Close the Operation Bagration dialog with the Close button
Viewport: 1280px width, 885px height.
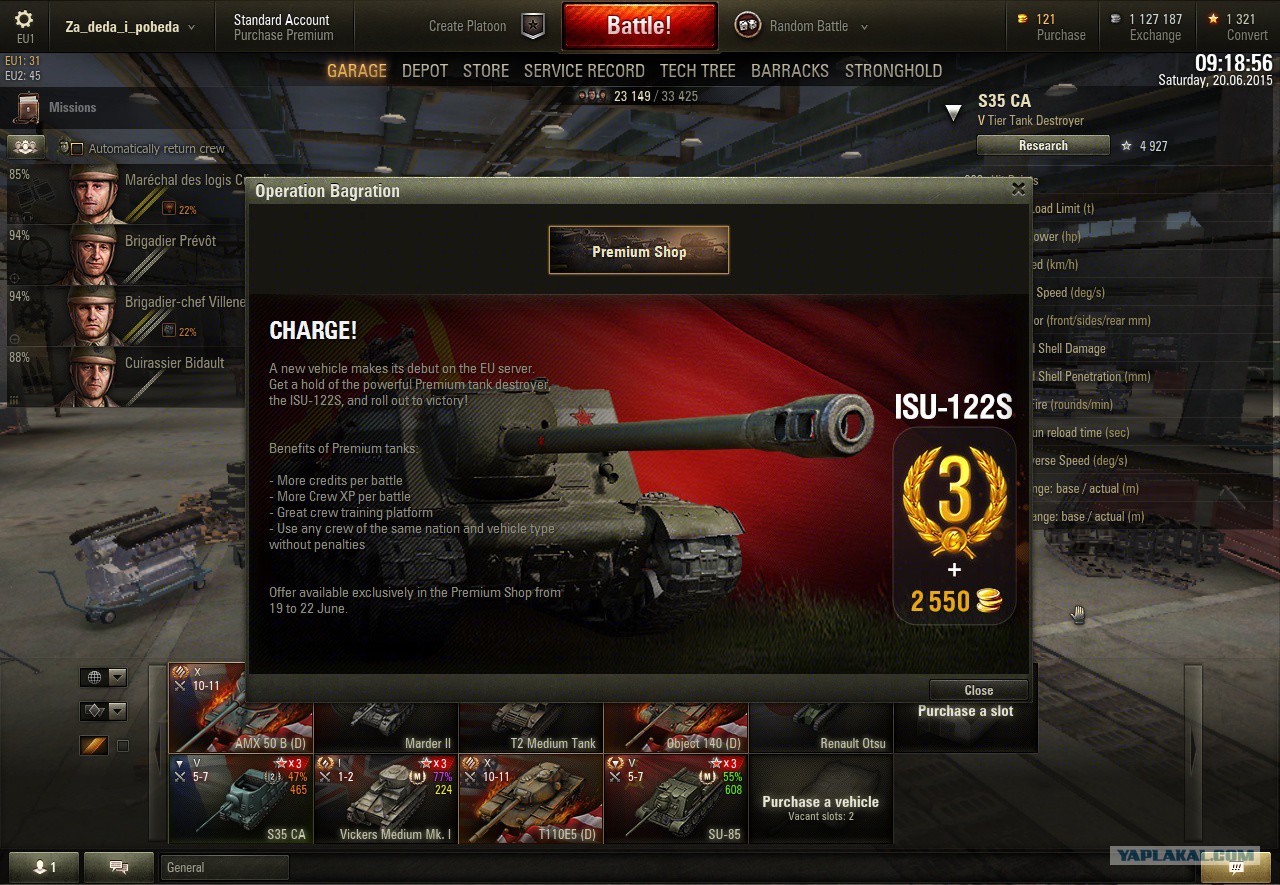(978, 690)
